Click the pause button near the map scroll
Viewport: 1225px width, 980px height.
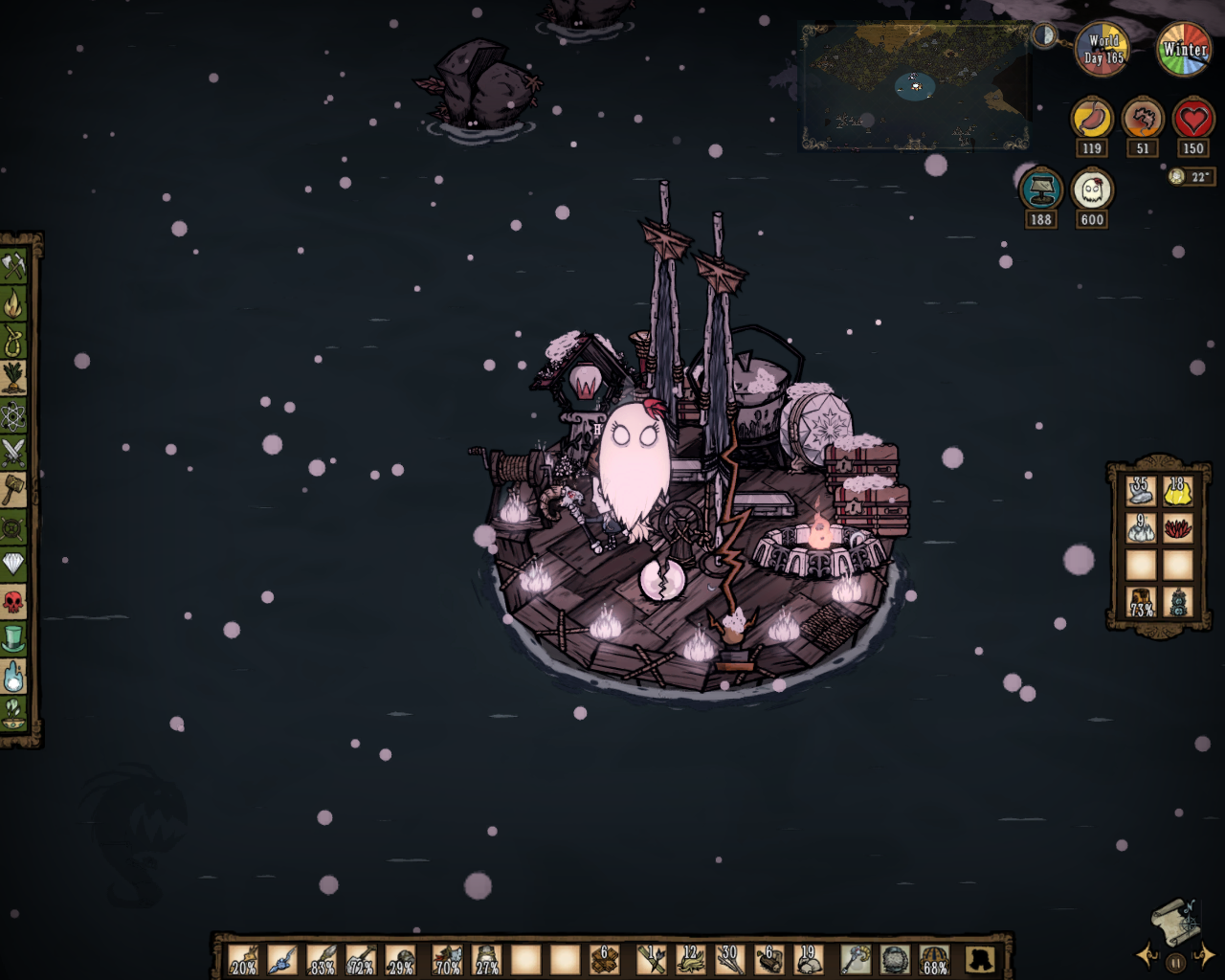[1175, 963]
